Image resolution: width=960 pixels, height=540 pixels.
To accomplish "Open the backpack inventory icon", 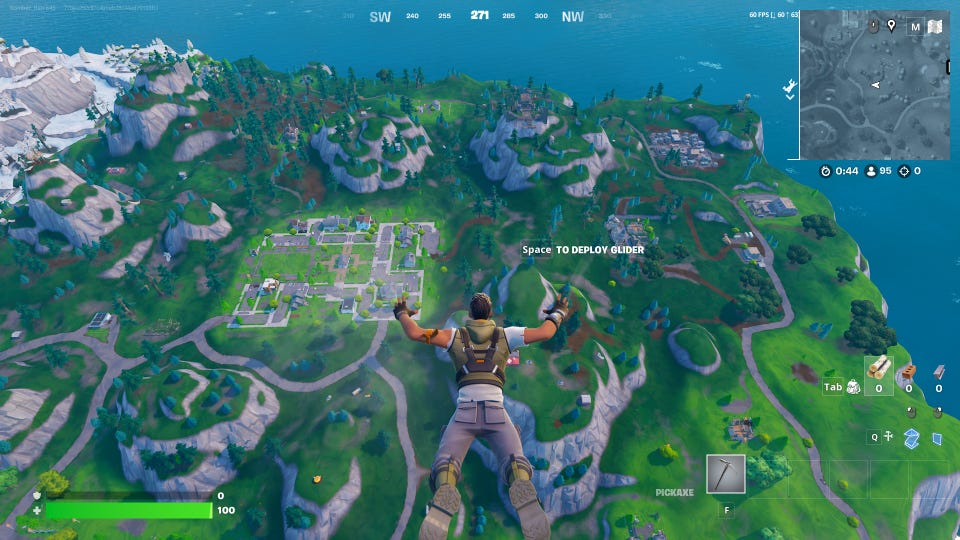I will coord(854,387).
